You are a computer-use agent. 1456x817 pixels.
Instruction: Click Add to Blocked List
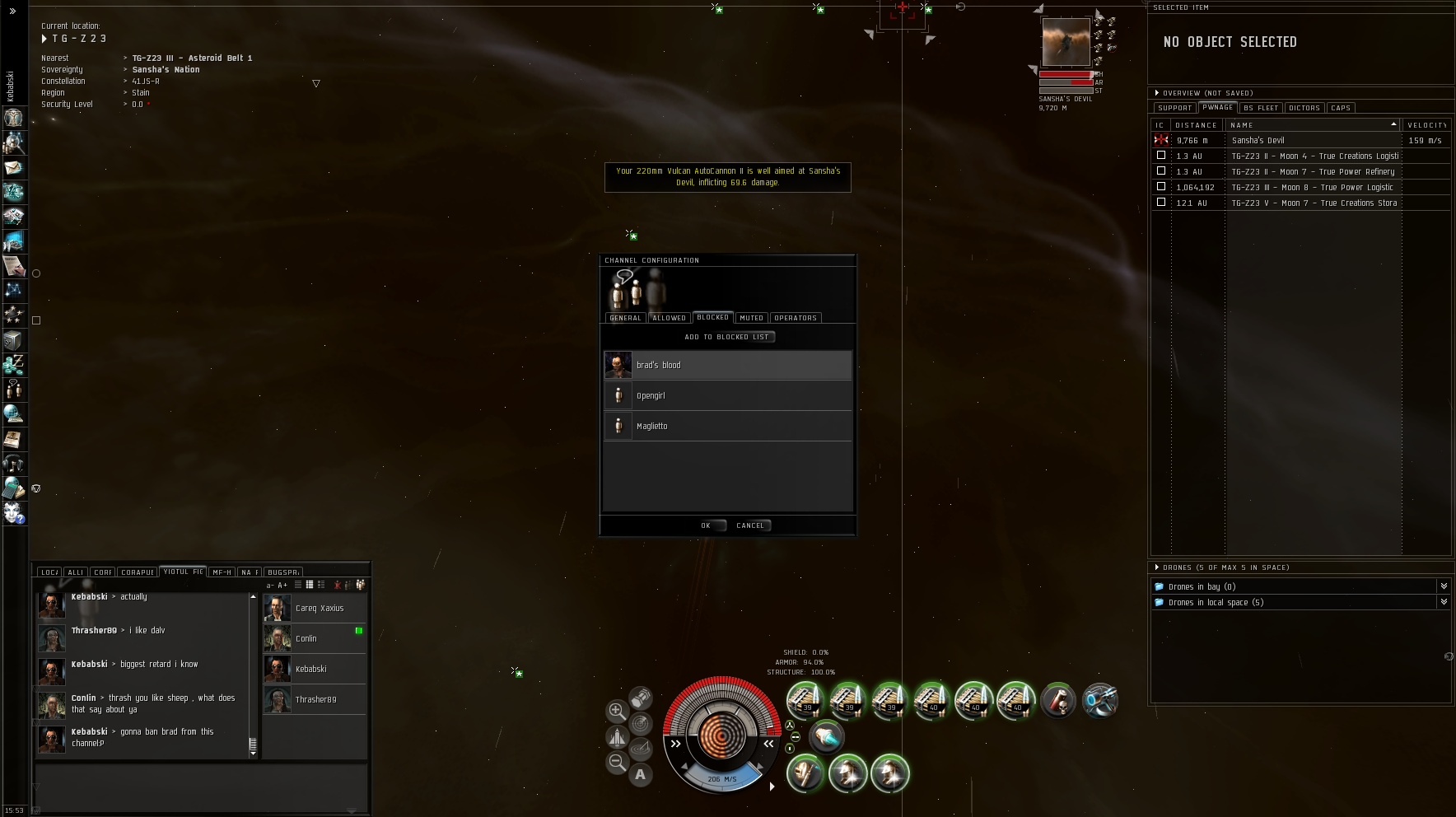(728, 337)
